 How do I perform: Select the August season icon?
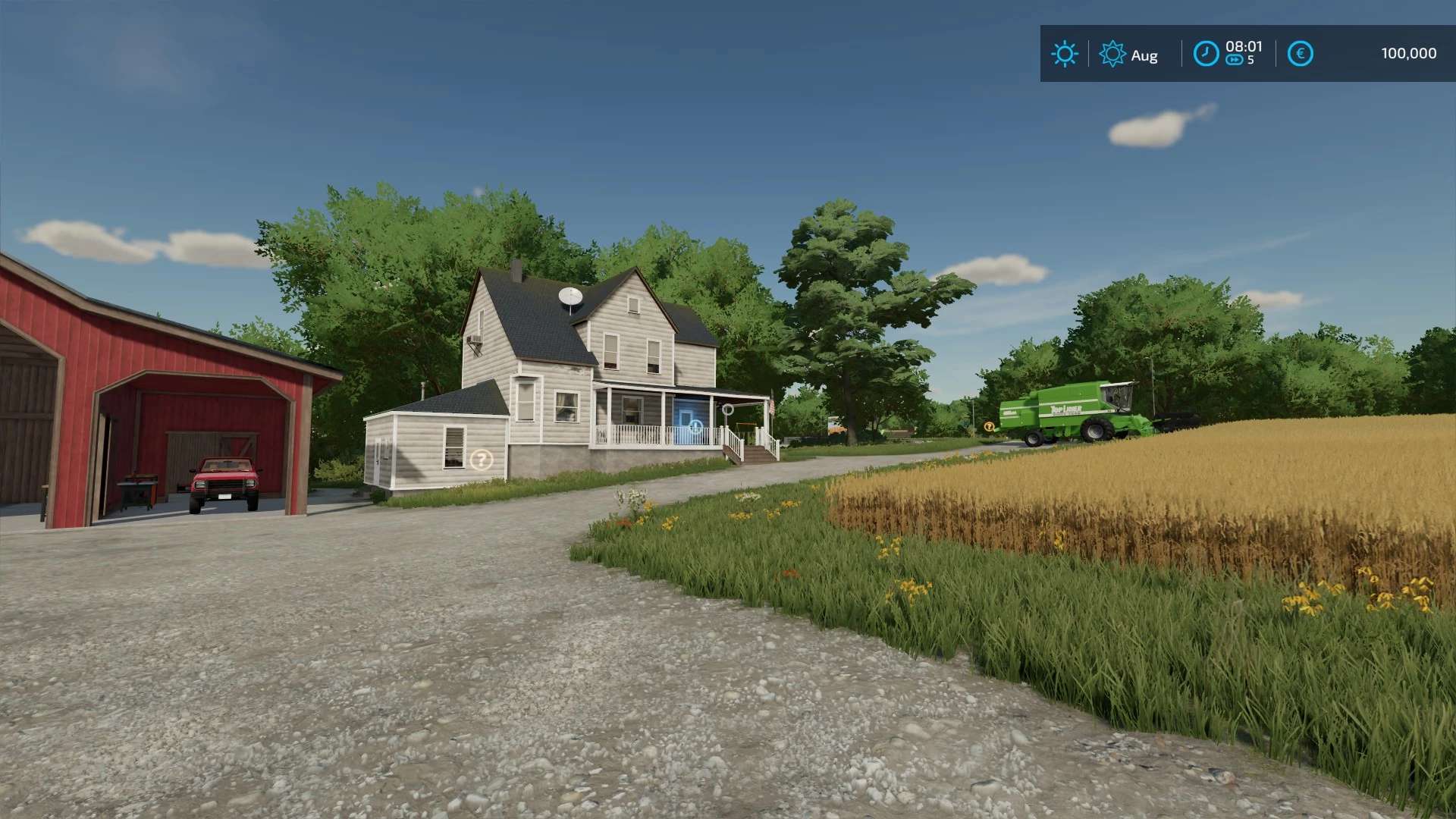click(1112, 54)
